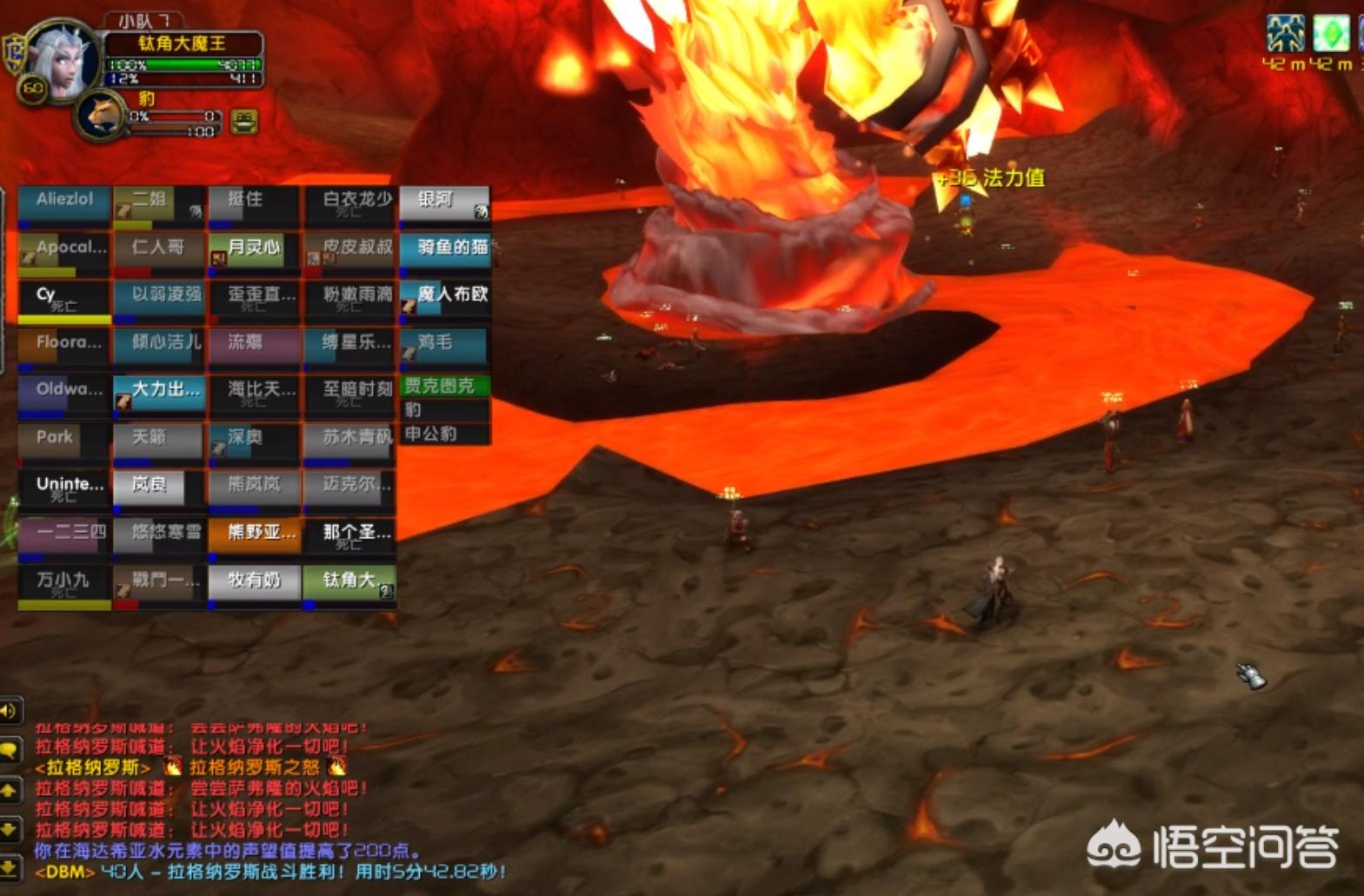Target raid member 熊野亚...

pyautogui.click(x=254, y=534)
